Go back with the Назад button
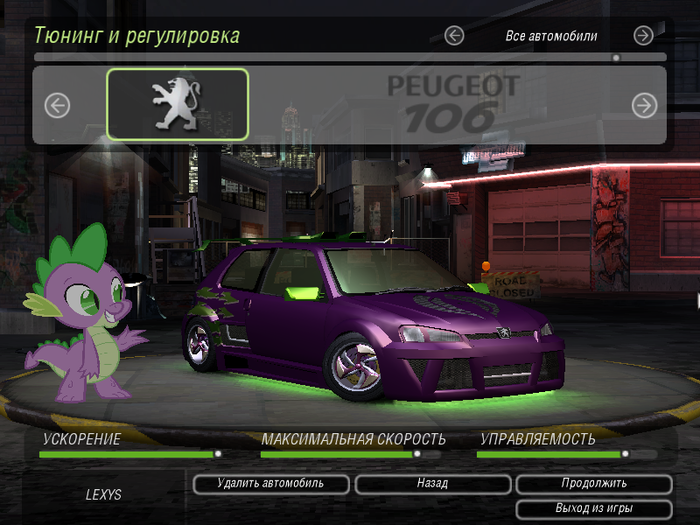This screenshot has height=525, width=700. click(432, 484)
